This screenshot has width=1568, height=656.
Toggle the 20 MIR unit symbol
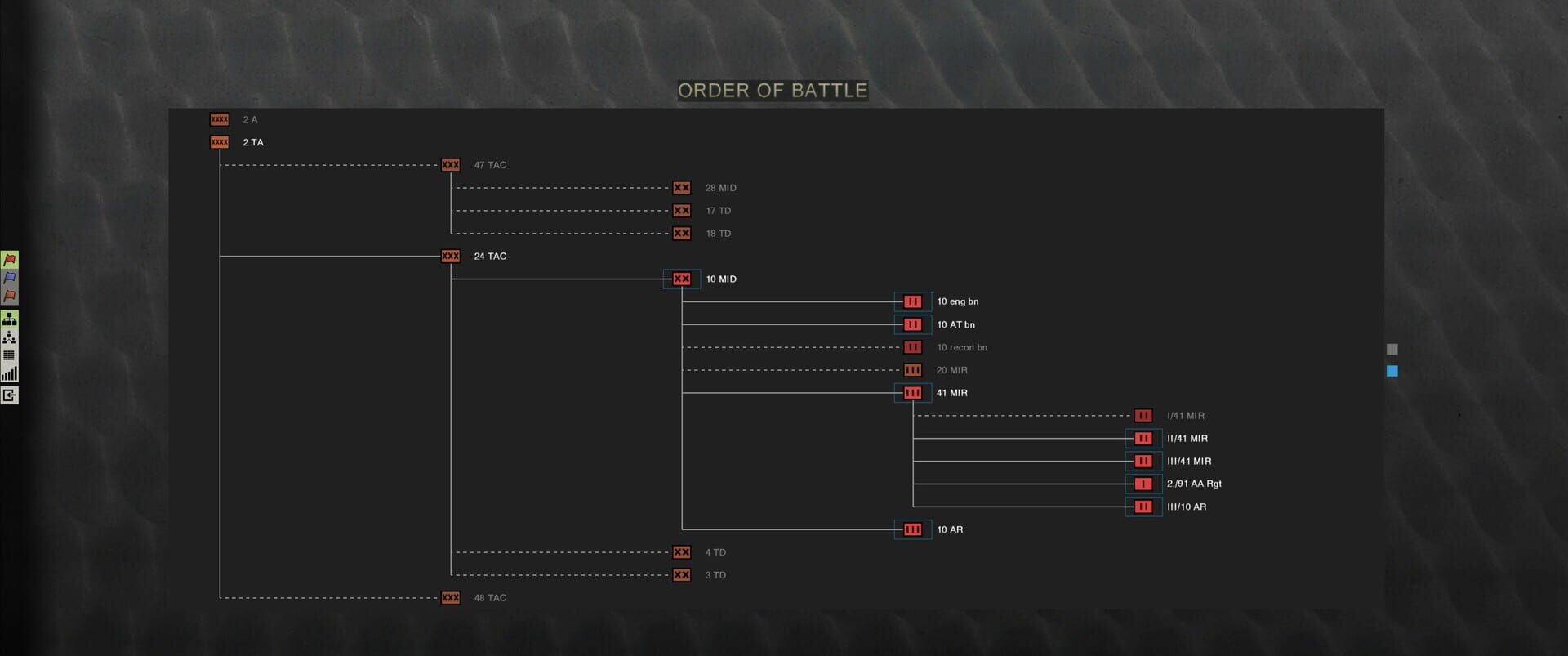[x=912, y=369]
